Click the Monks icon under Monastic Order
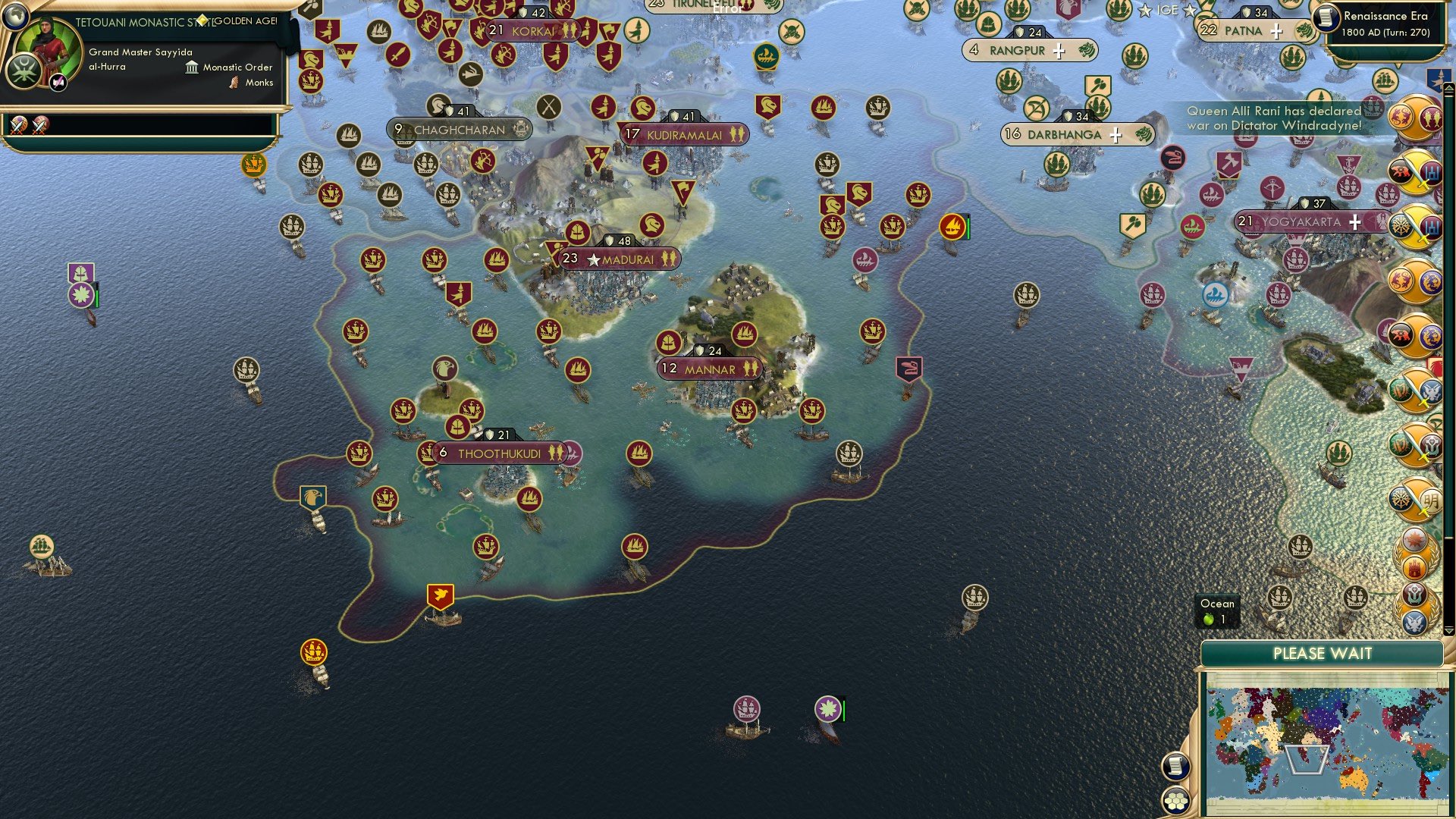This screenshot has width=1456, height=819. (x=234, y=83)
